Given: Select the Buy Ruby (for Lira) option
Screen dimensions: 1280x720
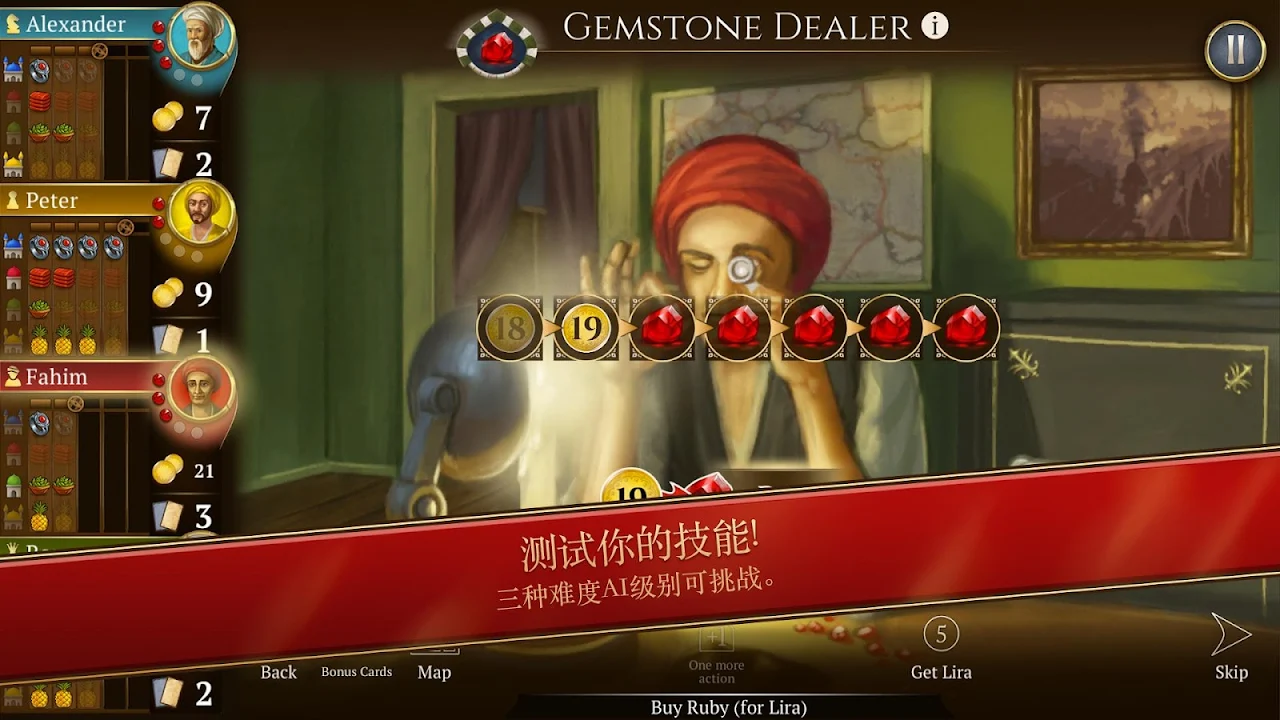Looking at the screenshot, I should (x=728, y=707).
